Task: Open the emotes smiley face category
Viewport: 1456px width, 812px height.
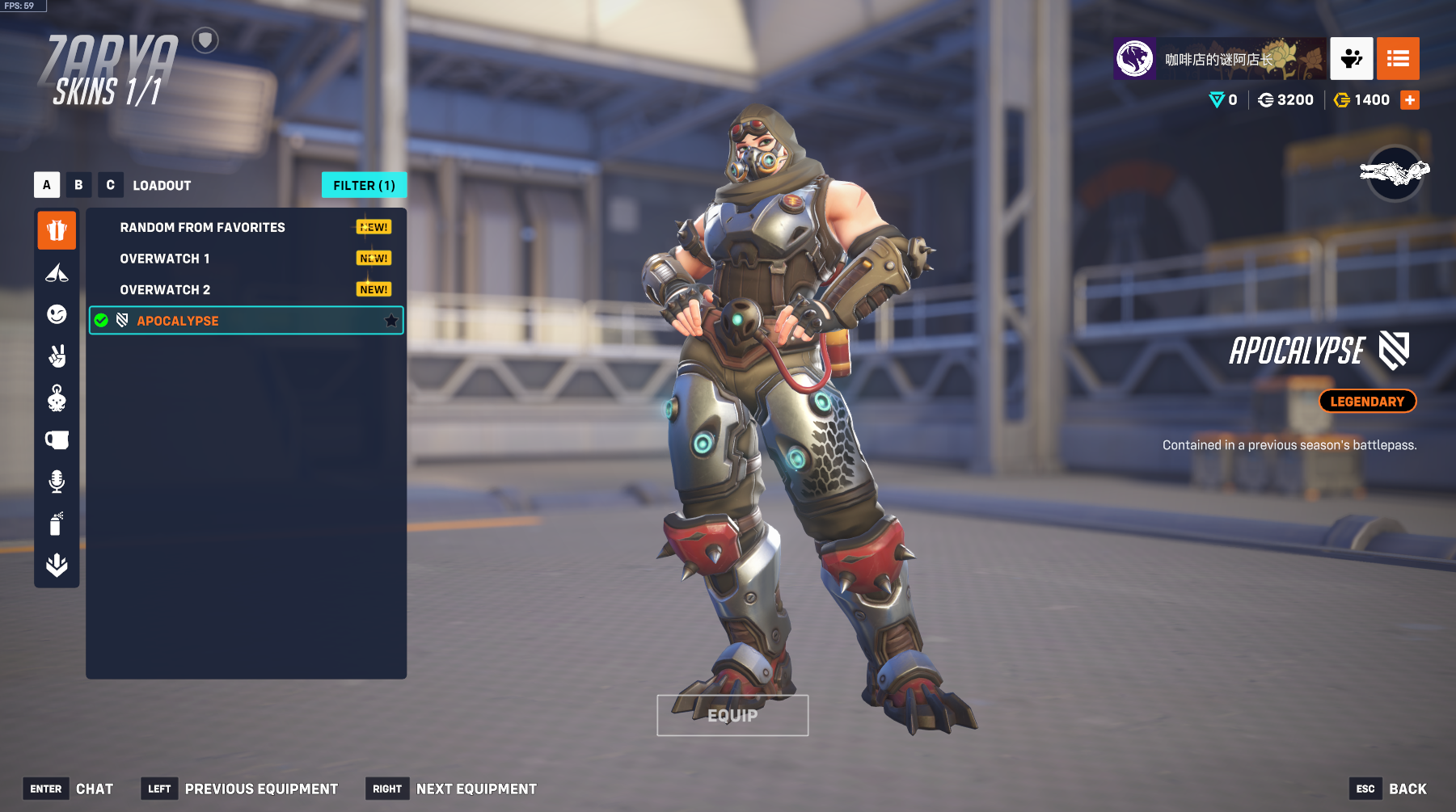Action: [x=57, y=314]
